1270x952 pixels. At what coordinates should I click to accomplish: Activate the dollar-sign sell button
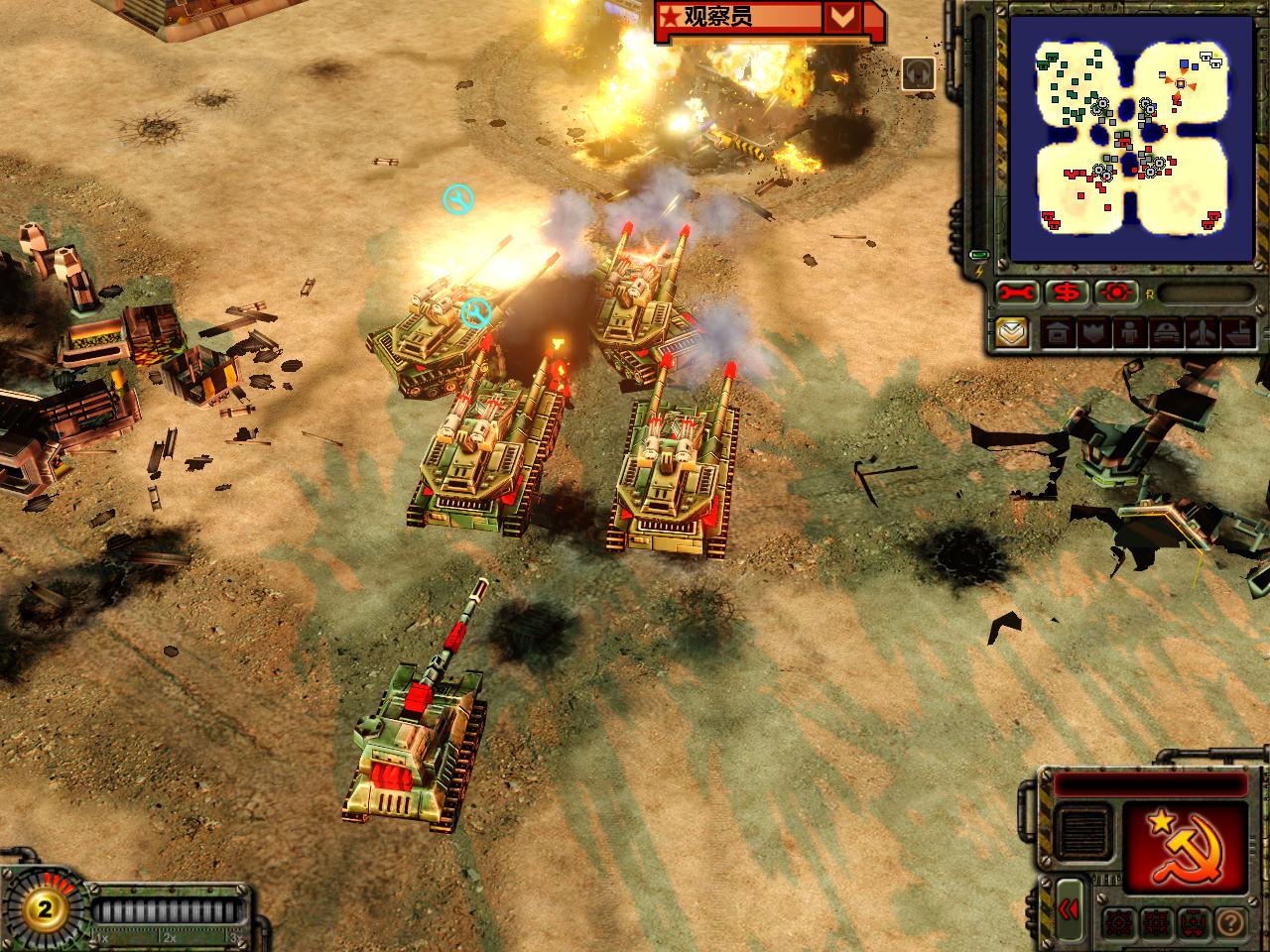tap(1067, 293)
